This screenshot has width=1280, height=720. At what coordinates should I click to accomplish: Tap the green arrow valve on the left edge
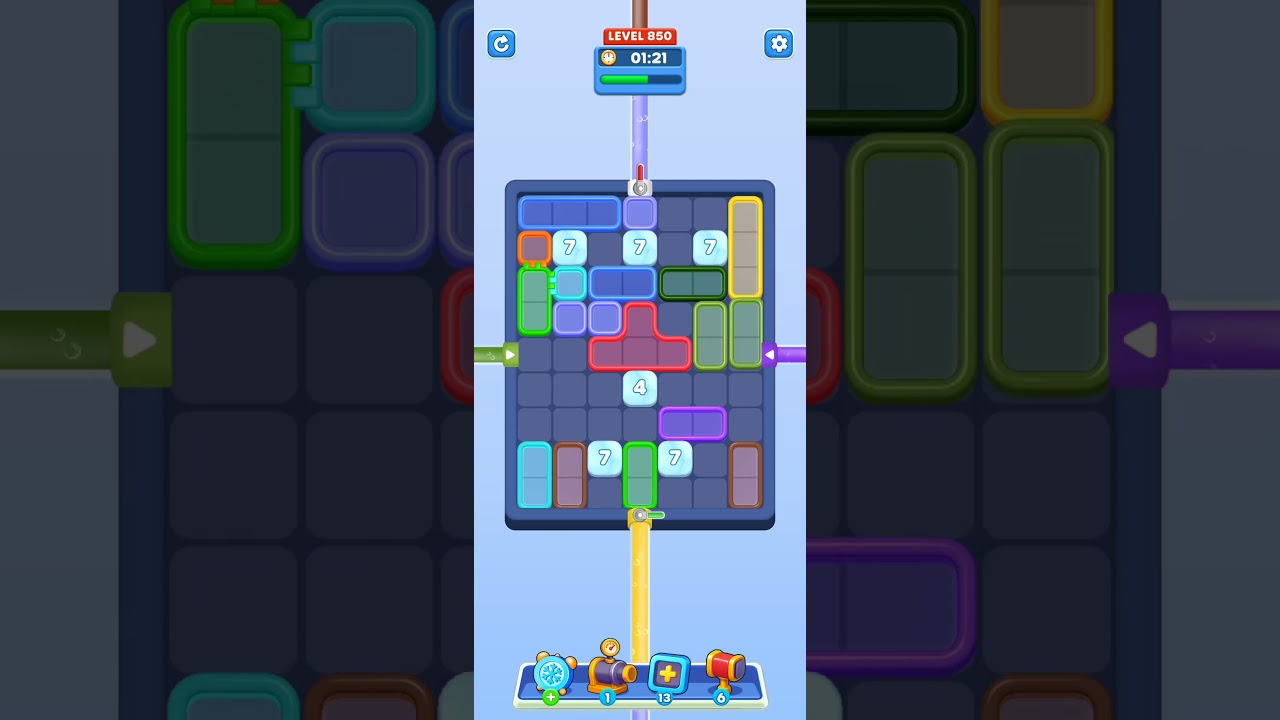click(510, 354)
